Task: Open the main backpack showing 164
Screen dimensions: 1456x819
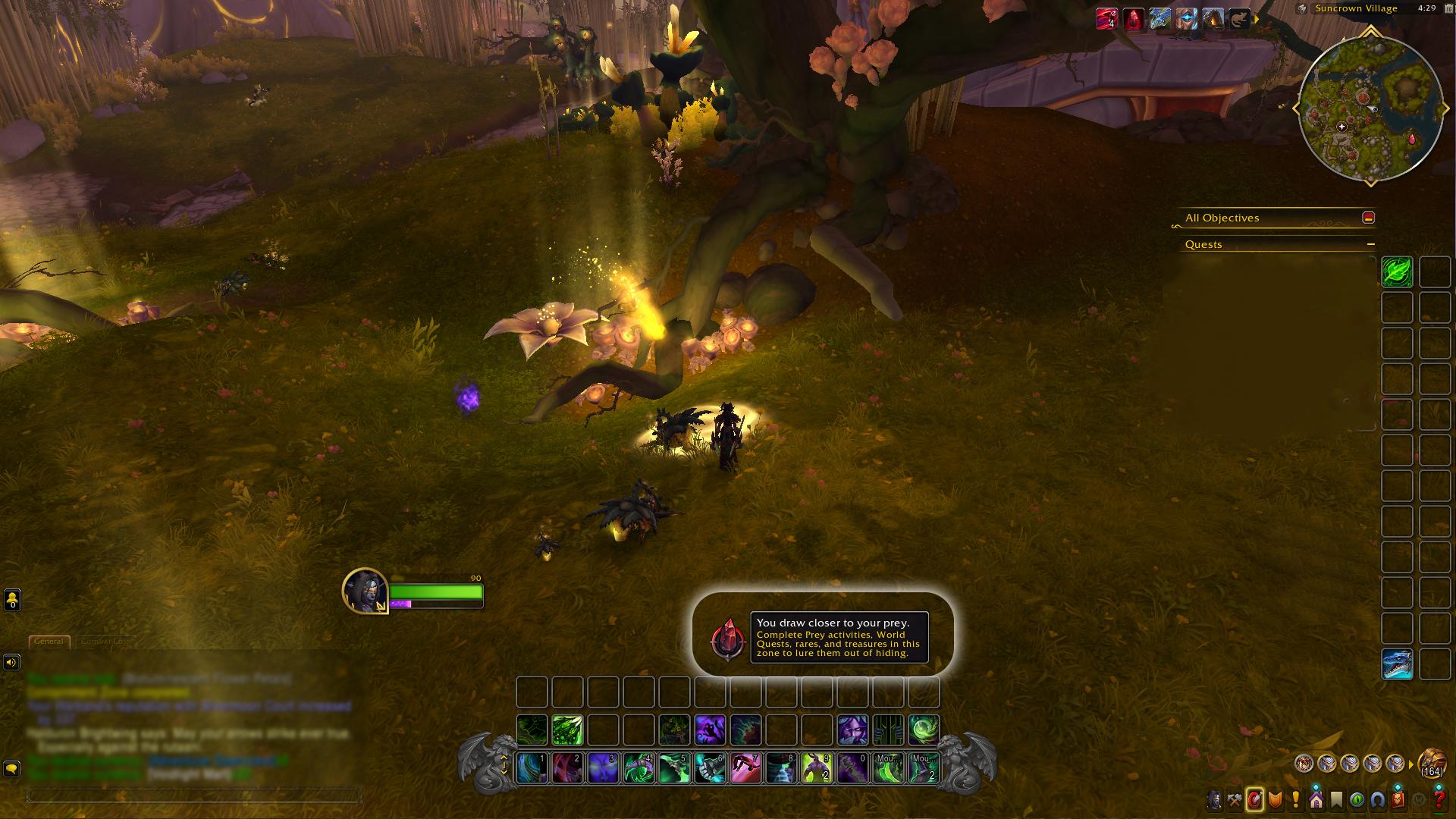Action: (x=1432, y=762)
